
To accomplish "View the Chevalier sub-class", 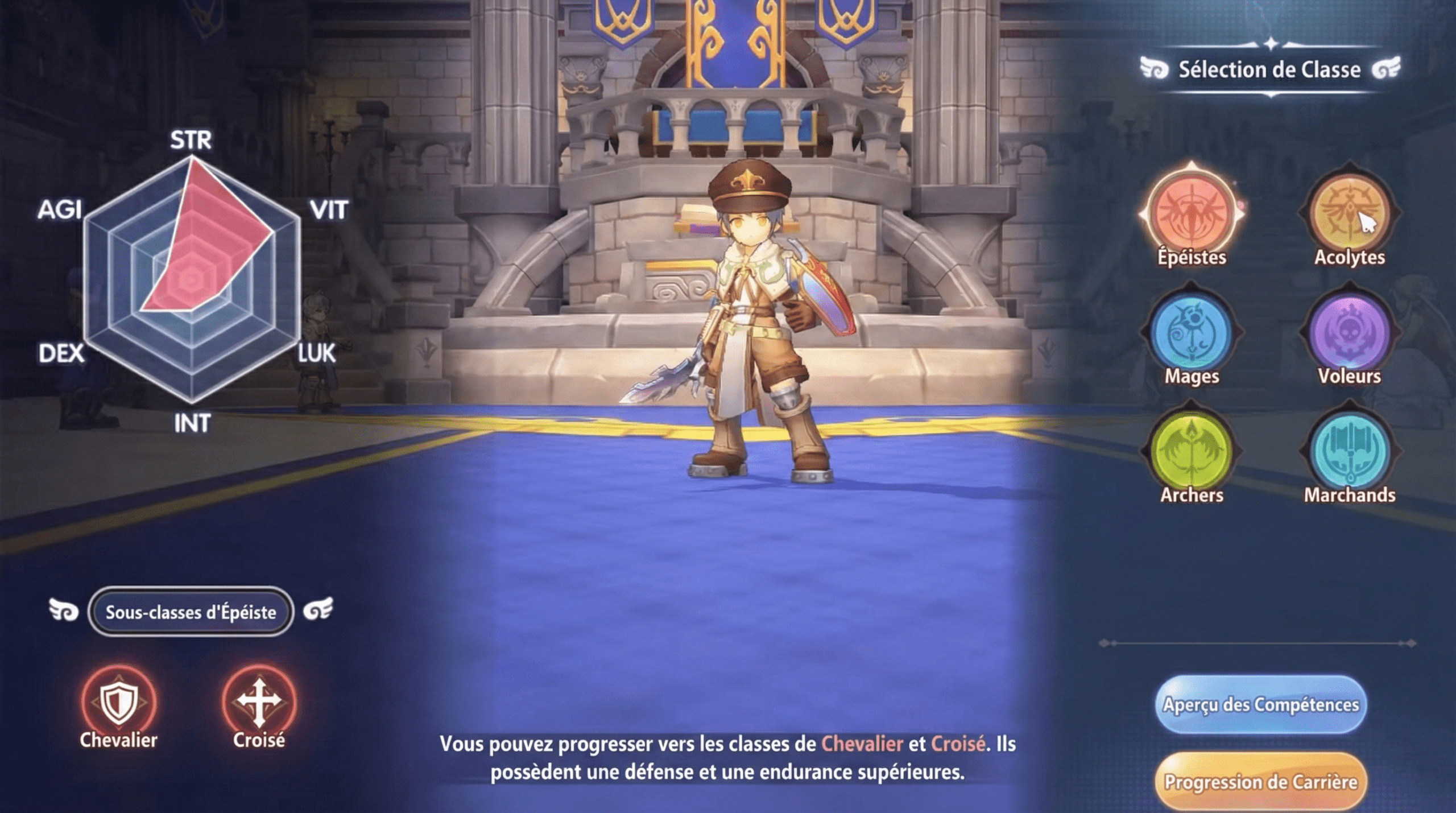I will (118, 703).
